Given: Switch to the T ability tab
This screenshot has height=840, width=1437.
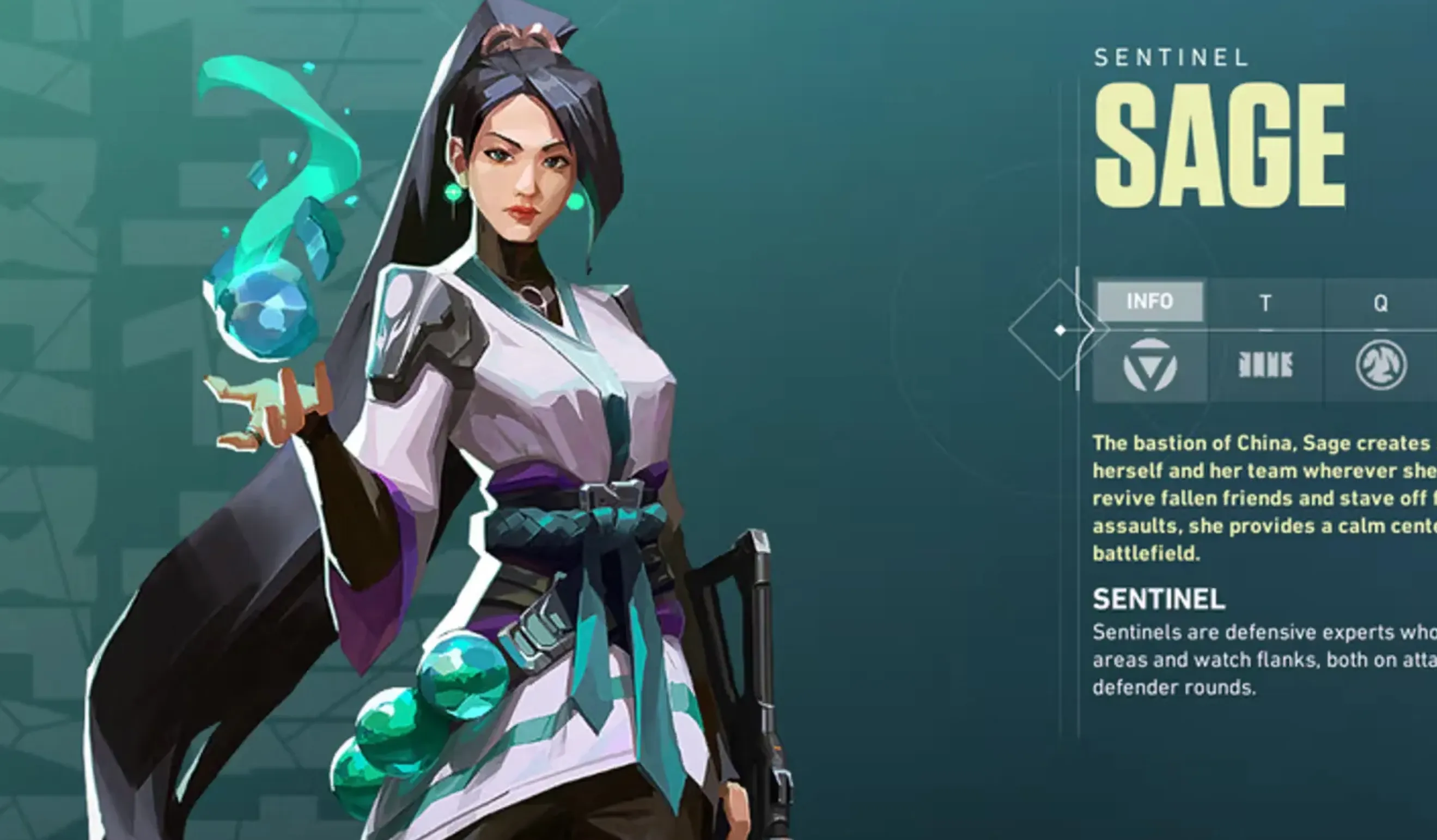Looking at the screenshot, I should point(1265,303).
